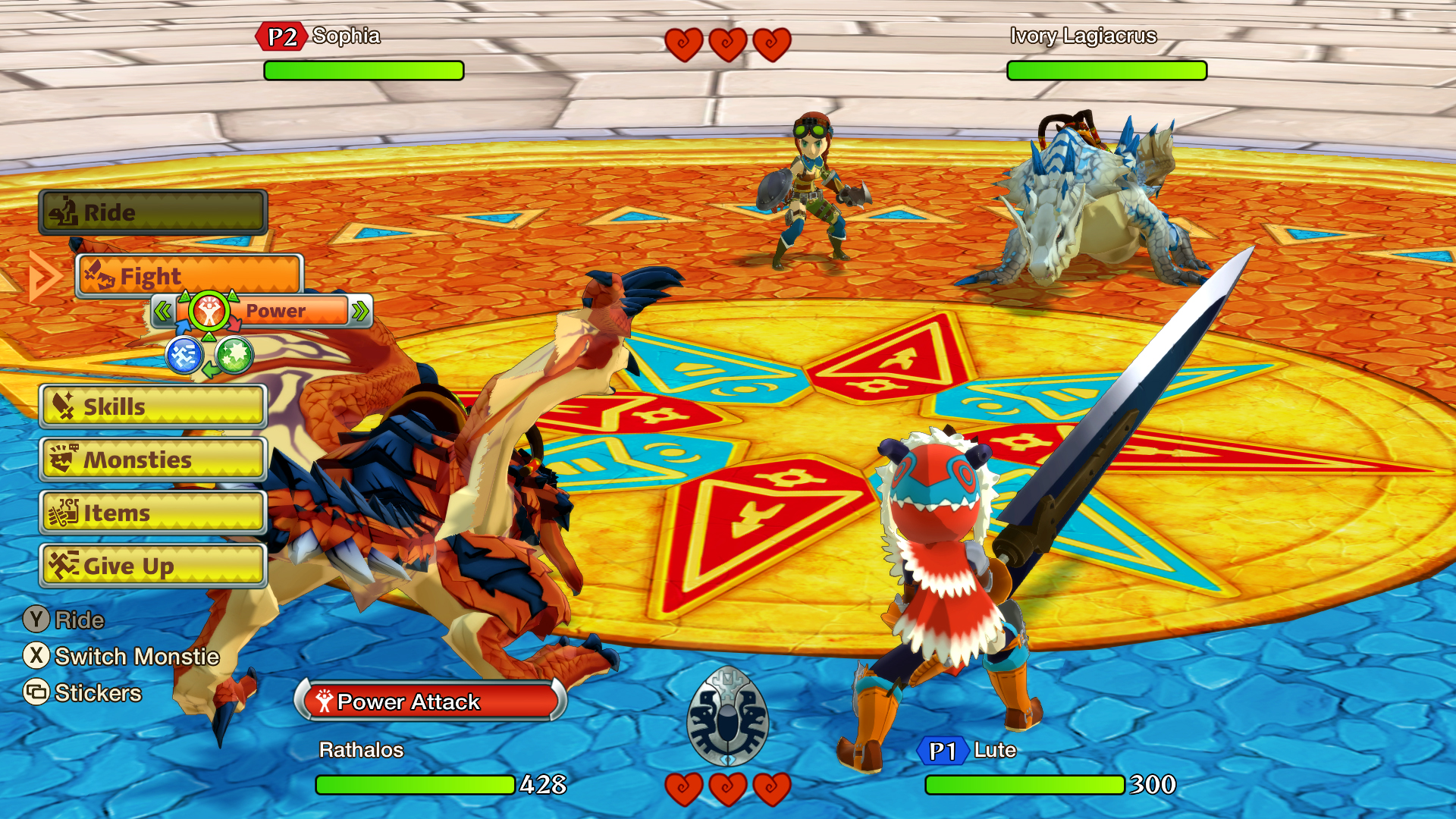Cycle attack type with left arrows
The image size is (1456, 819).
162,311
